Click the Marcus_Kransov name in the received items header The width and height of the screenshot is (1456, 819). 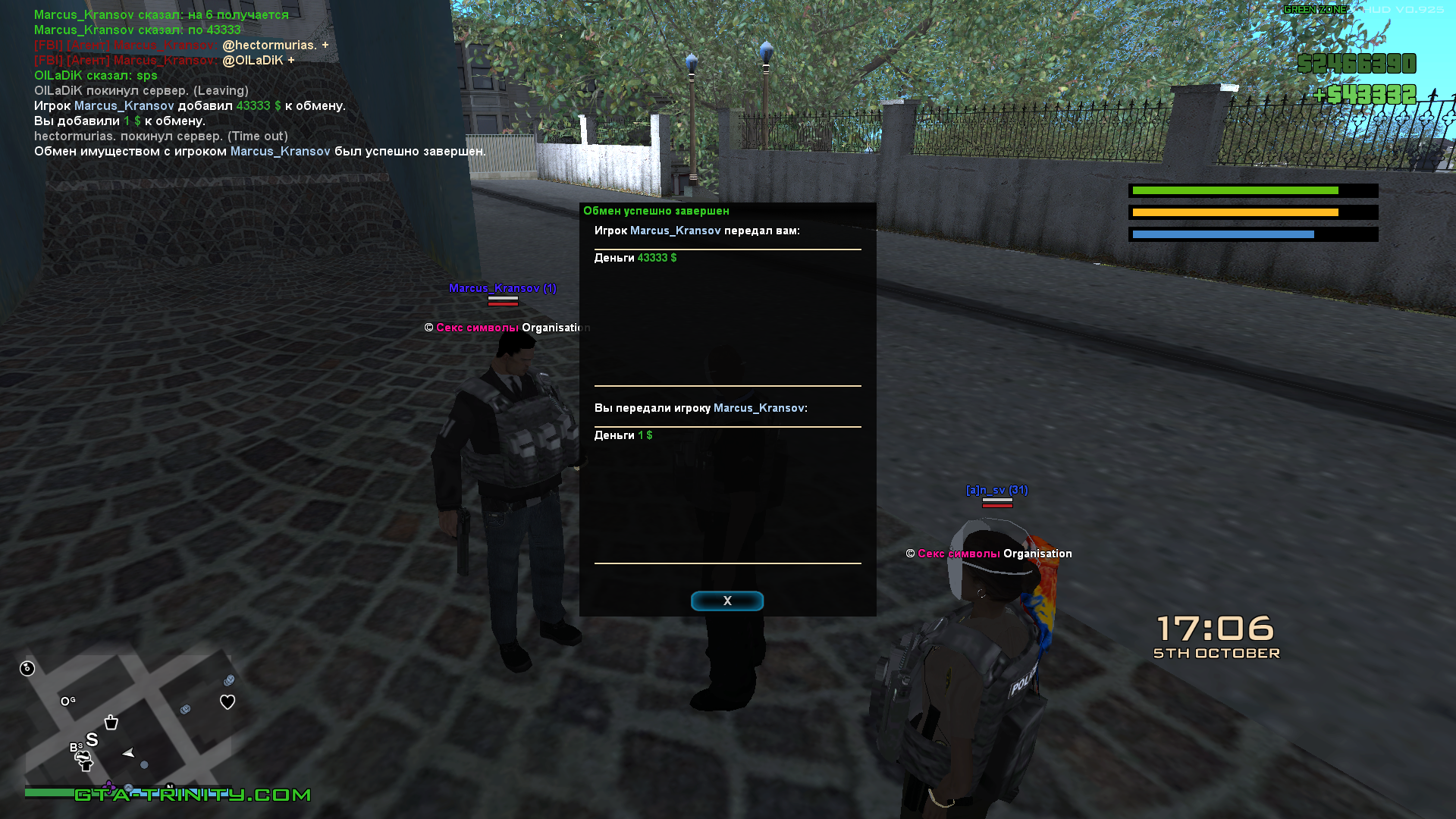coord(675,231)
